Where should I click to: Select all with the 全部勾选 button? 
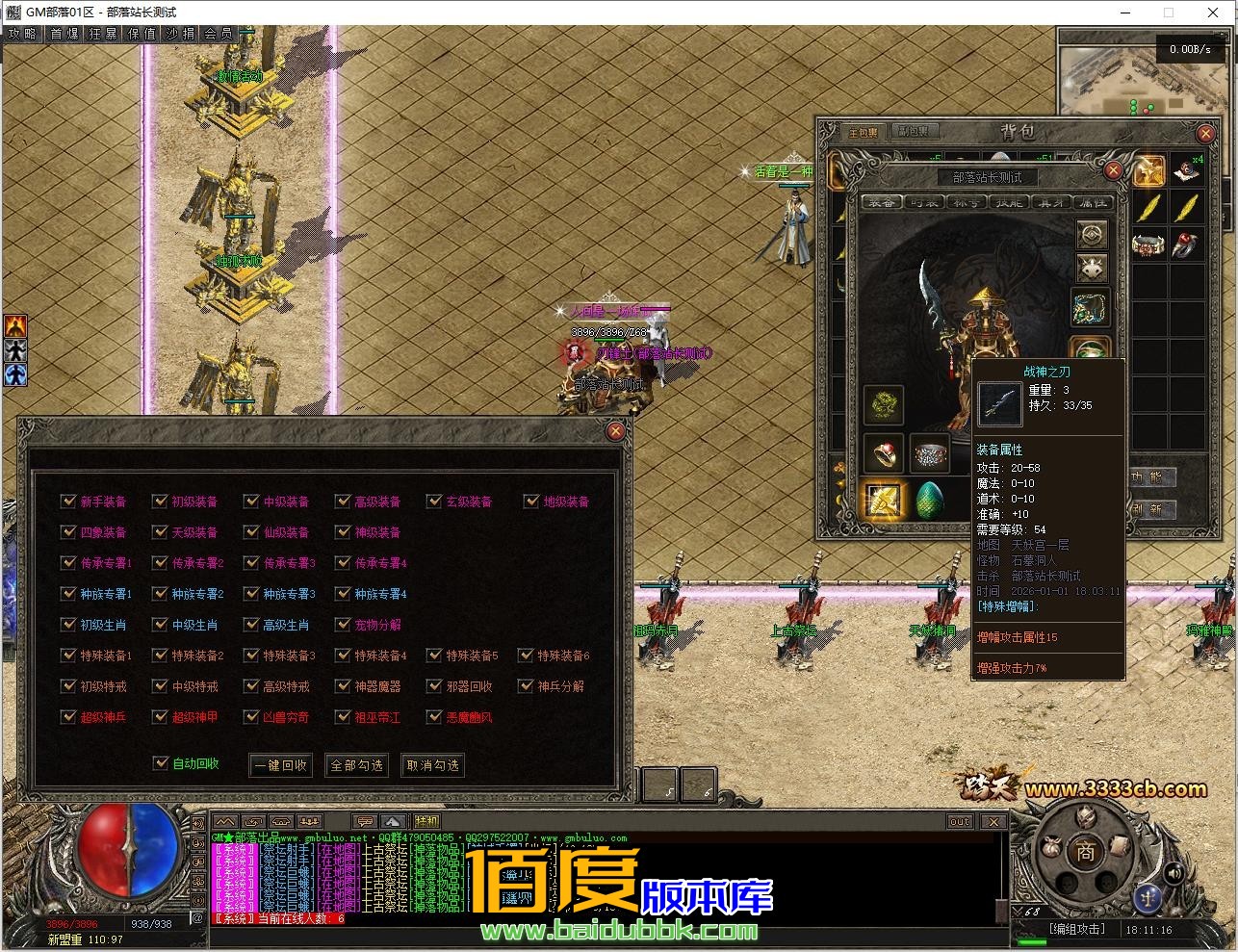[x=356, y=765]
